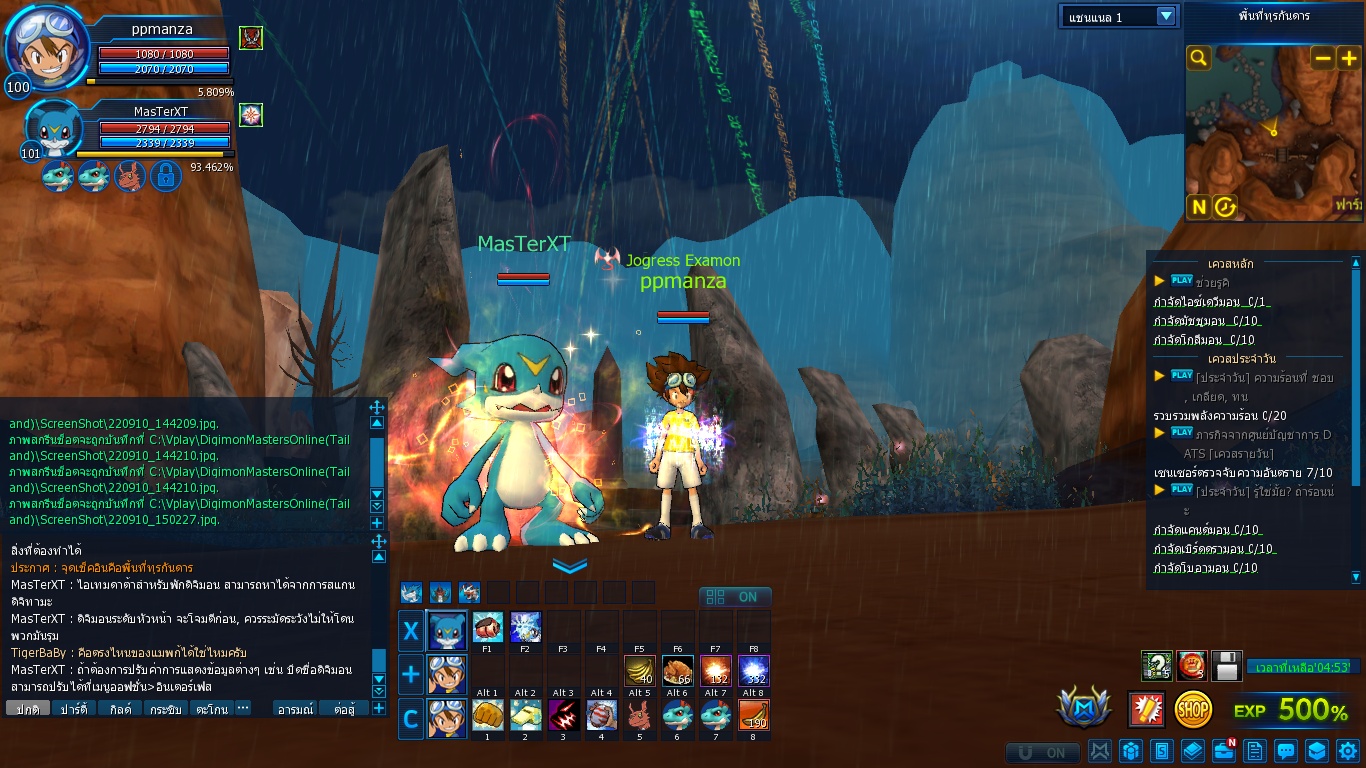Toggle the quickslot layout ON button
Viewport: 1366px width, 768px height.
[x=735, y=597]
